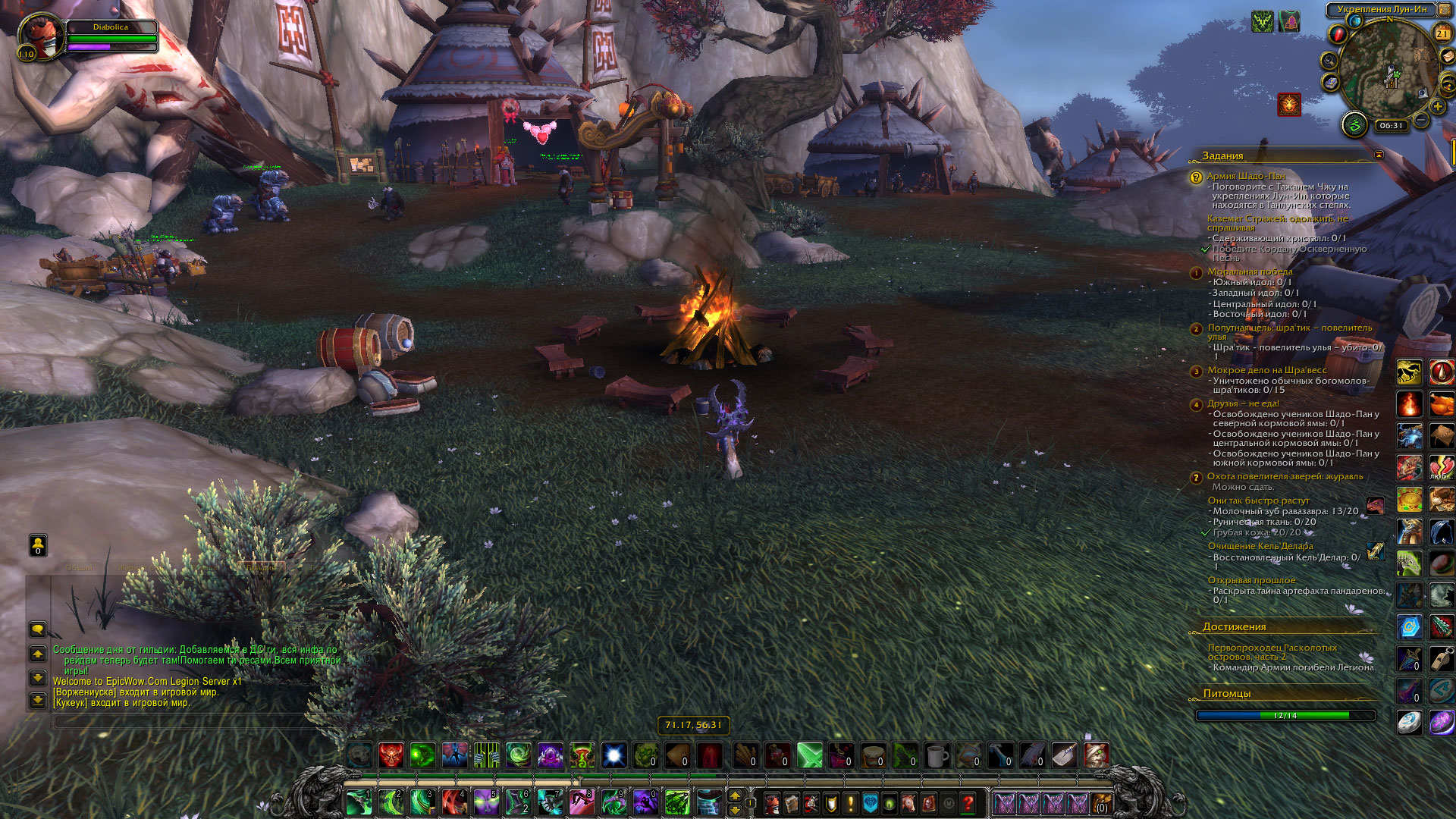Open the red question mark help button

click(968, 803)
